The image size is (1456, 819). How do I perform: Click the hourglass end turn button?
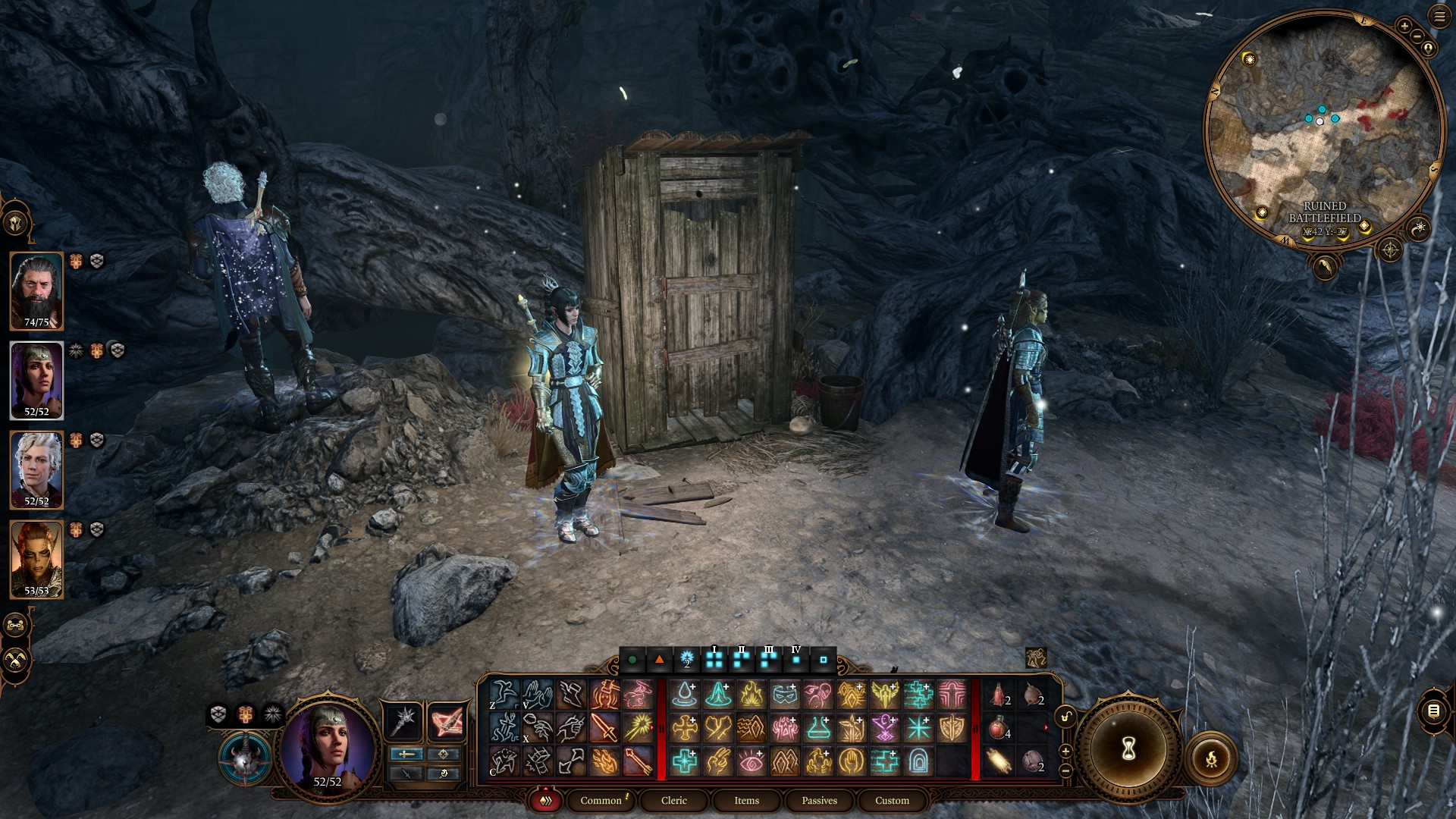click(x=1128, y=750)
